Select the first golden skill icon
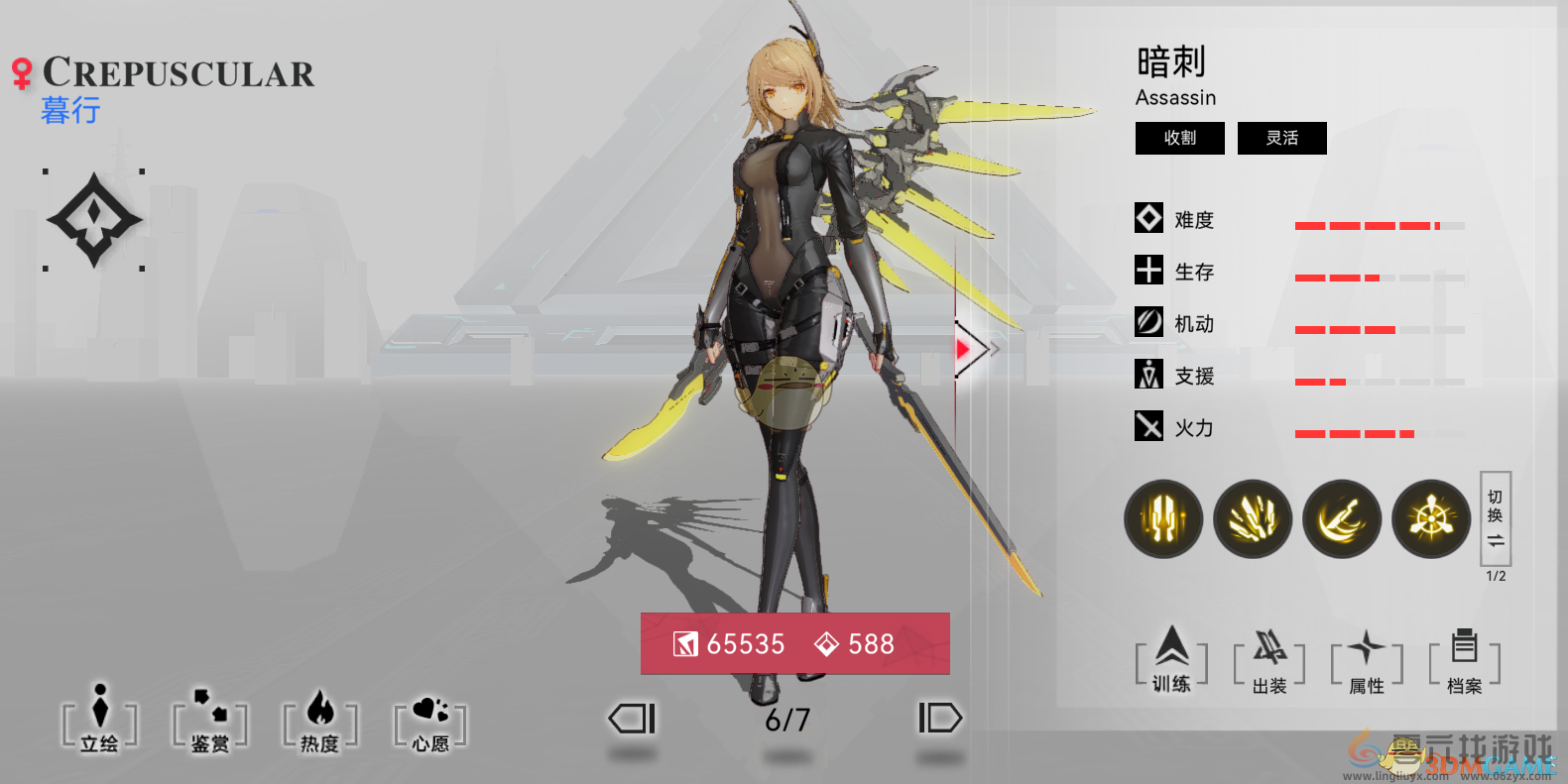Screen dimensions: 1568x784 pos(1162,518)
